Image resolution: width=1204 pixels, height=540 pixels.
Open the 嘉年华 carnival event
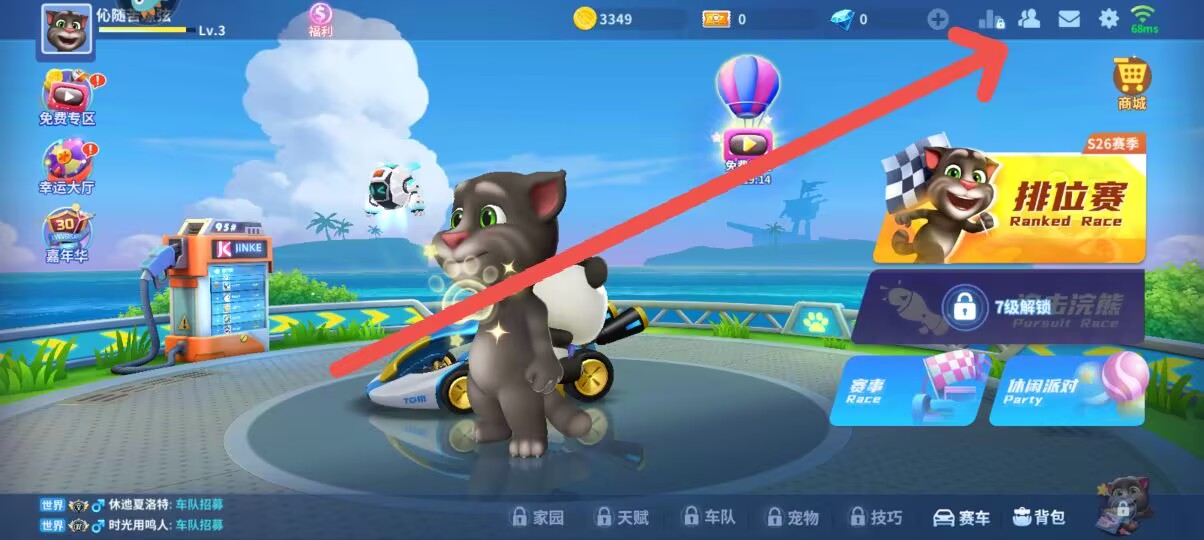(66, 237)
